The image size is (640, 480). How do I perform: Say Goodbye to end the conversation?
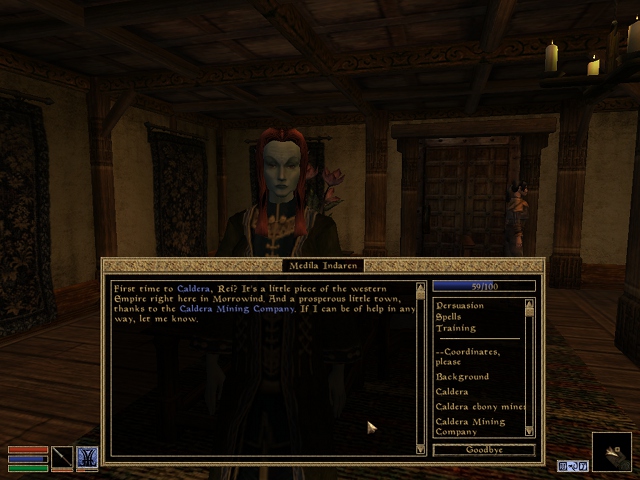pyautogui.click(x=486, y=450)
